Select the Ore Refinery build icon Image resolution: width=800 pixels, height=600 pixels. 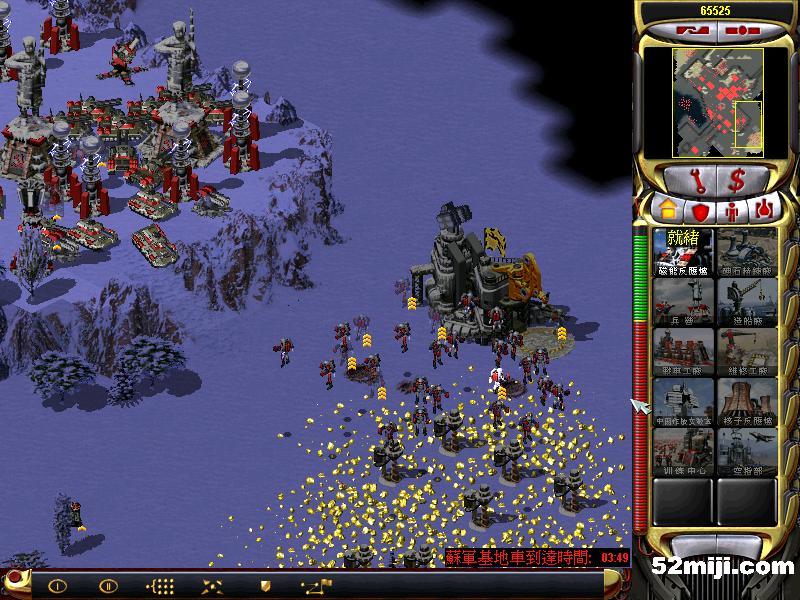pos(747,254)
